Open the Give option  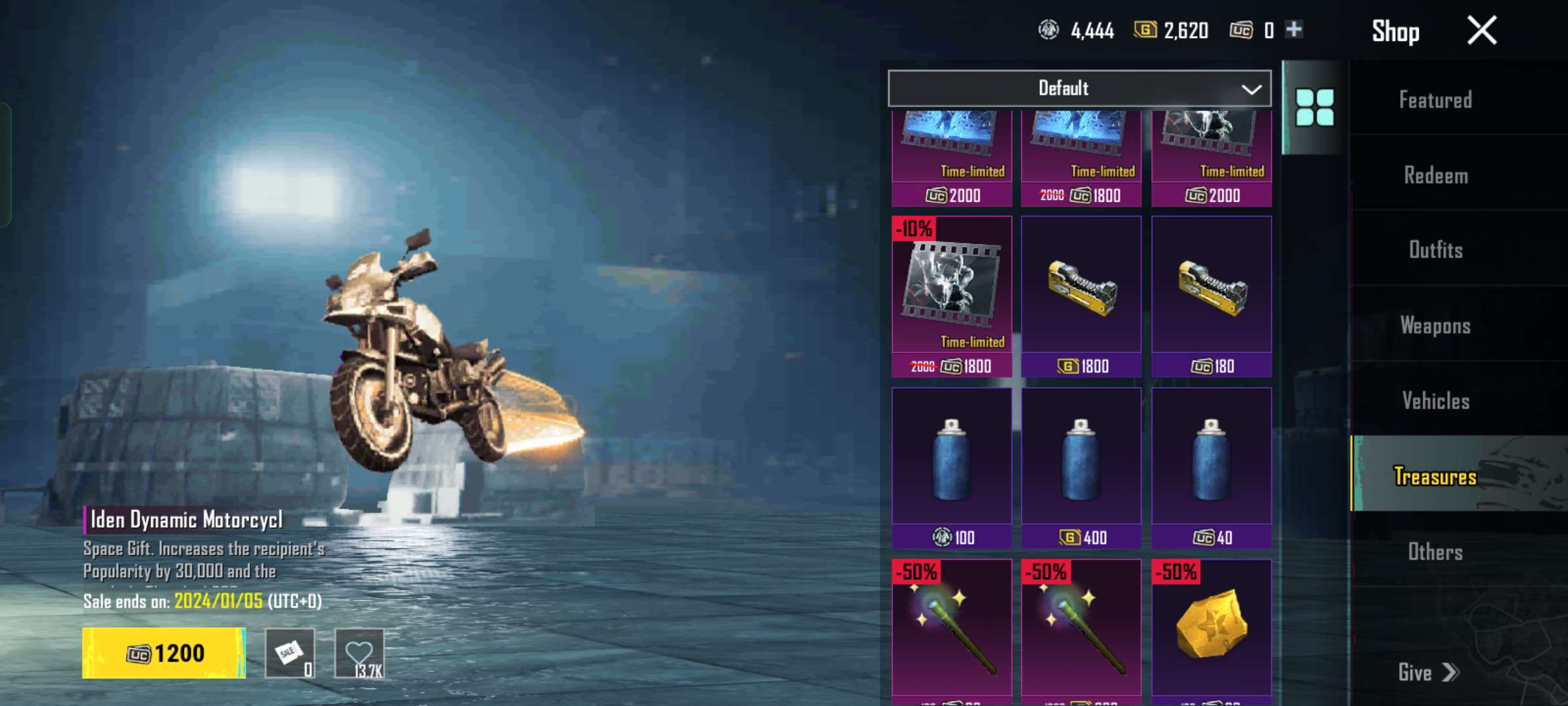(1428, 672)
